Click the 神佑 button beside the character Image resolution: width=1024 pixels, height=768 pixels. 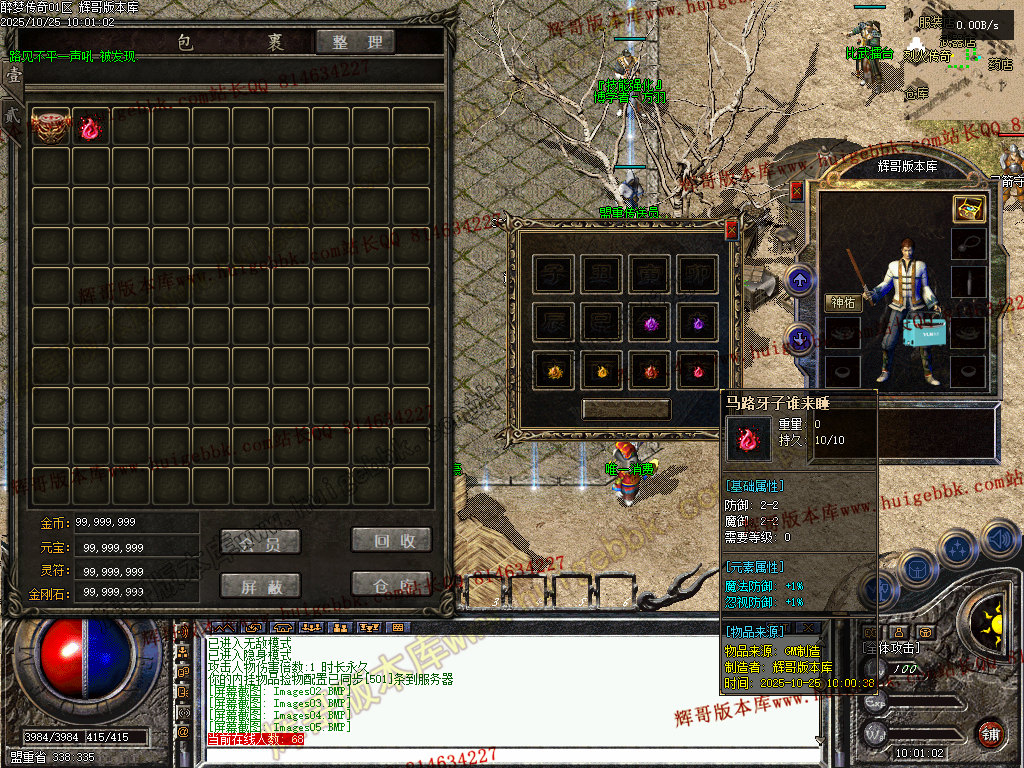pos(843,302)
